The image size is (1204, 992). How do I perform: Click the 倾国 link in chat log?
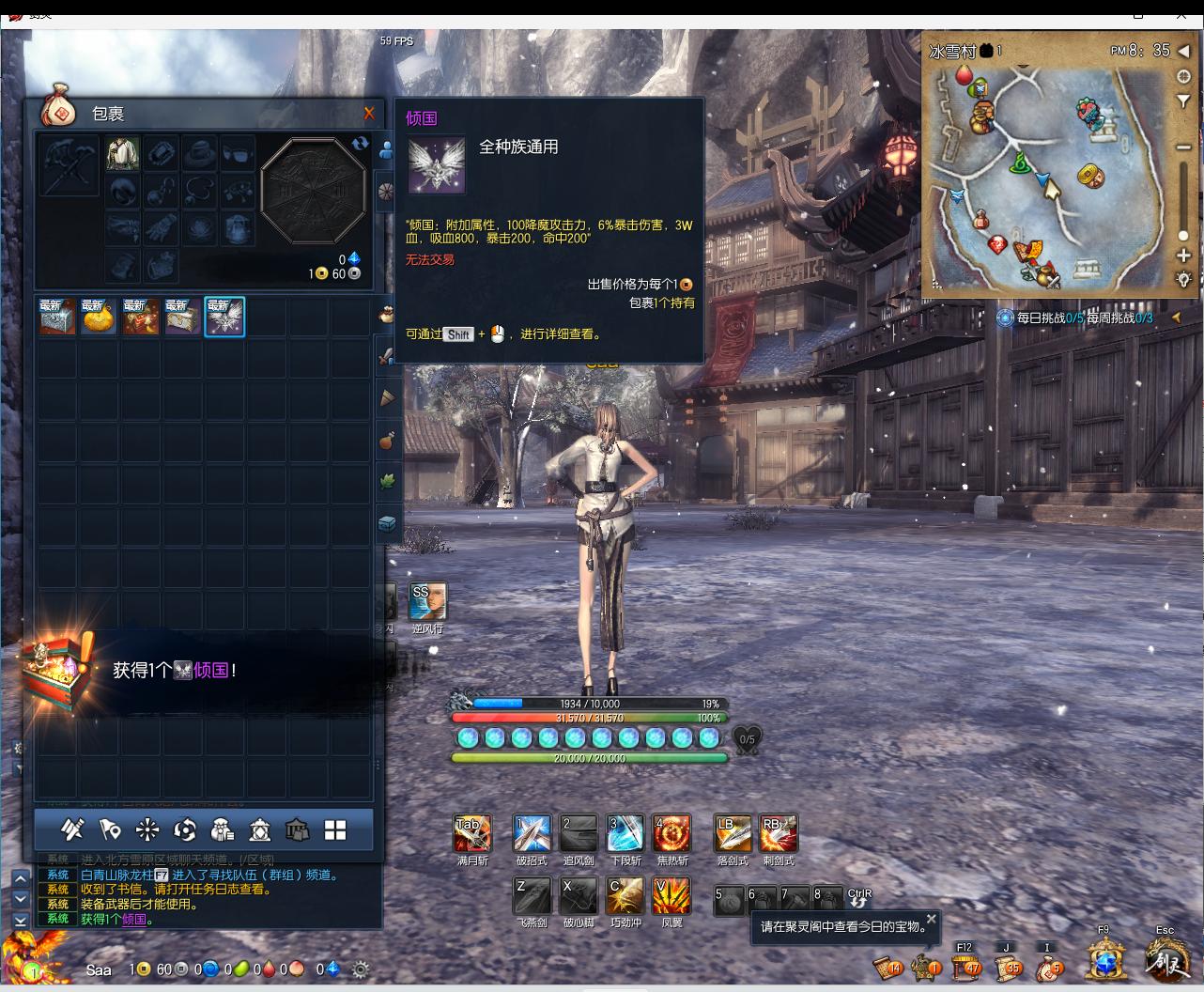coord(135,920)
